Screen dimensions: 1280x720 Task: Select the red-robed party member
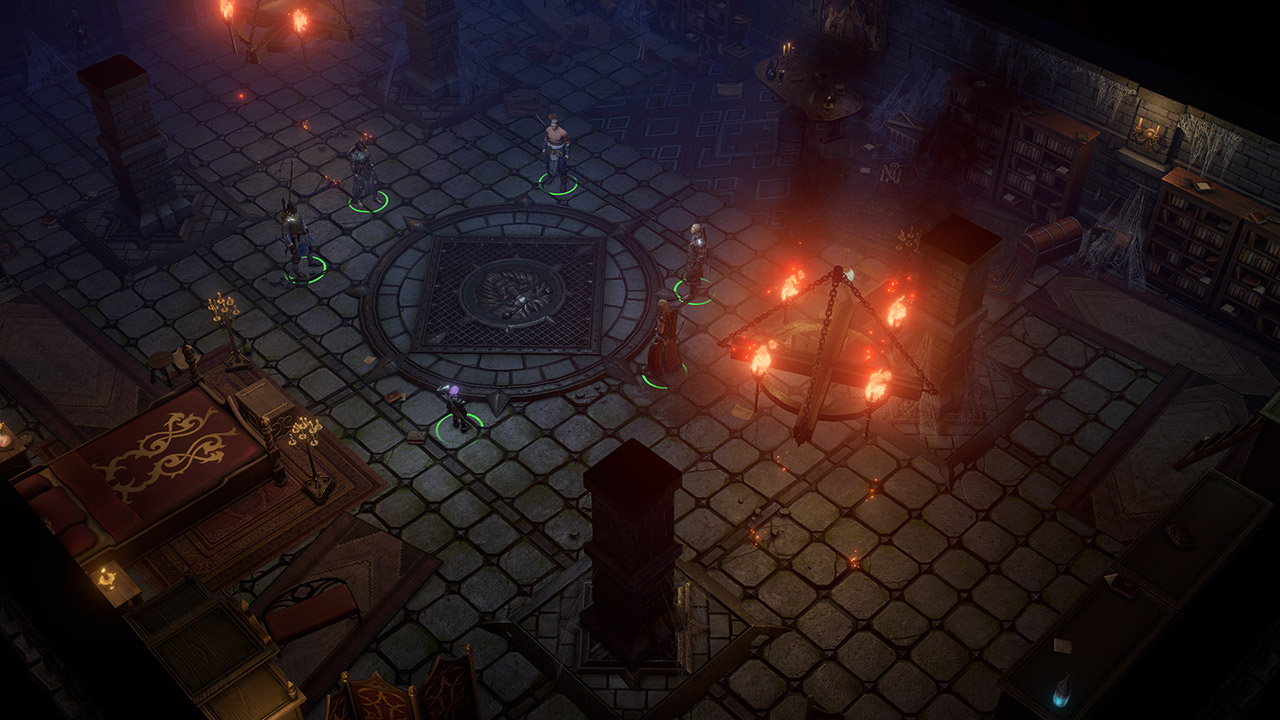(663, 342)
